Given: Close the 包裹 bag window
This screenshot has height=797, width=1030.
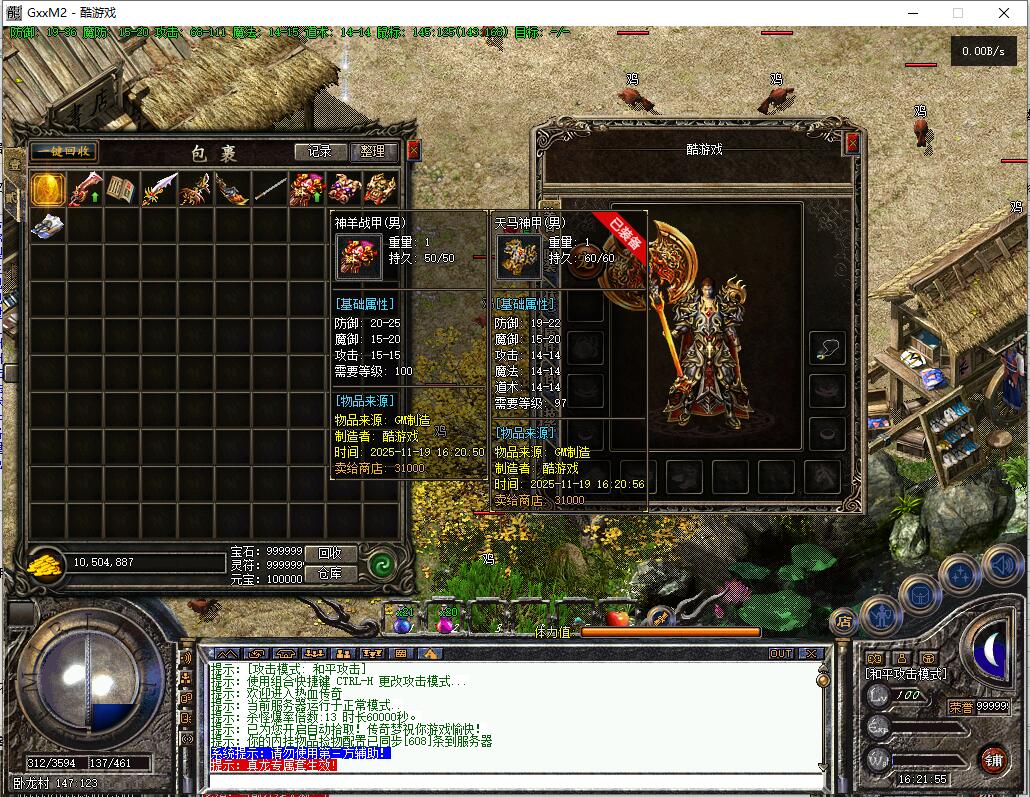Looking at the screenshot, I should [413, 151].
